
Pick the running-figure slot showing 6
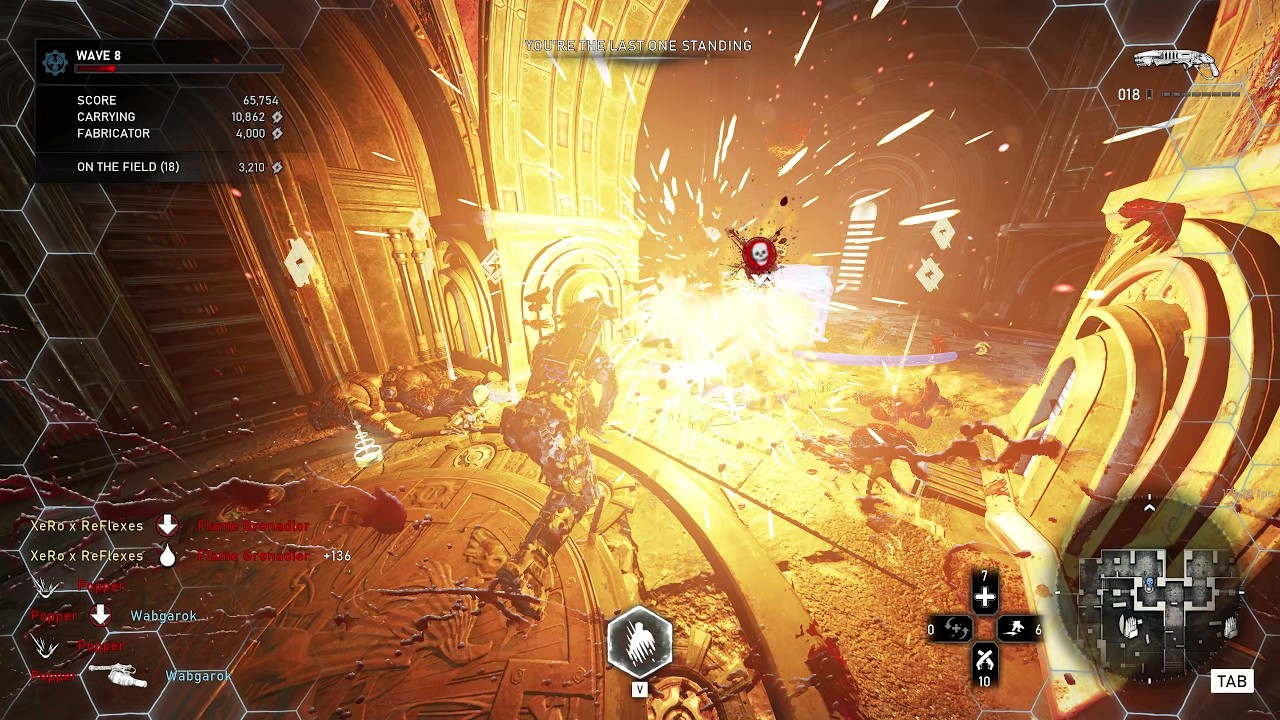tap(1016, 629)
